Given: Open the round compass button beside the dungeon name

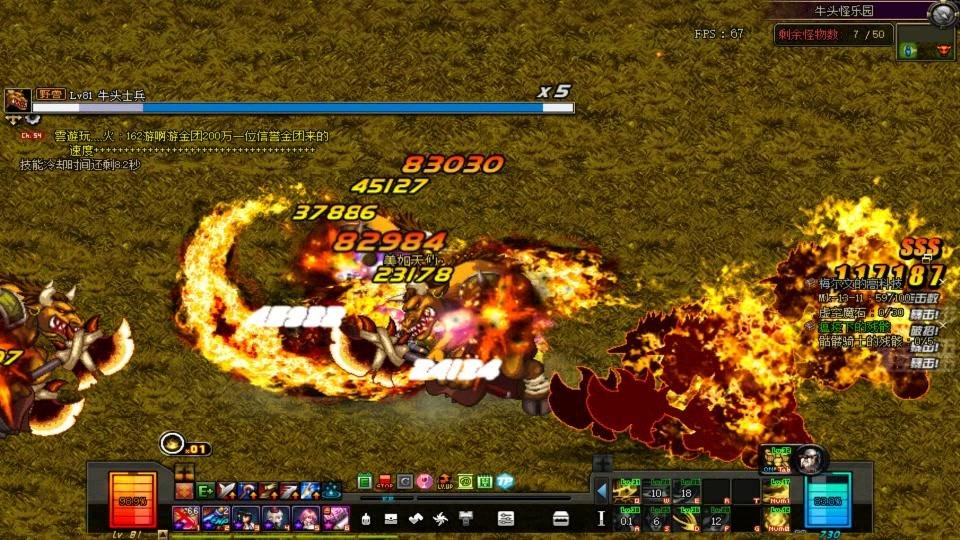Looking at the screenshot, I should coord(939,14).
